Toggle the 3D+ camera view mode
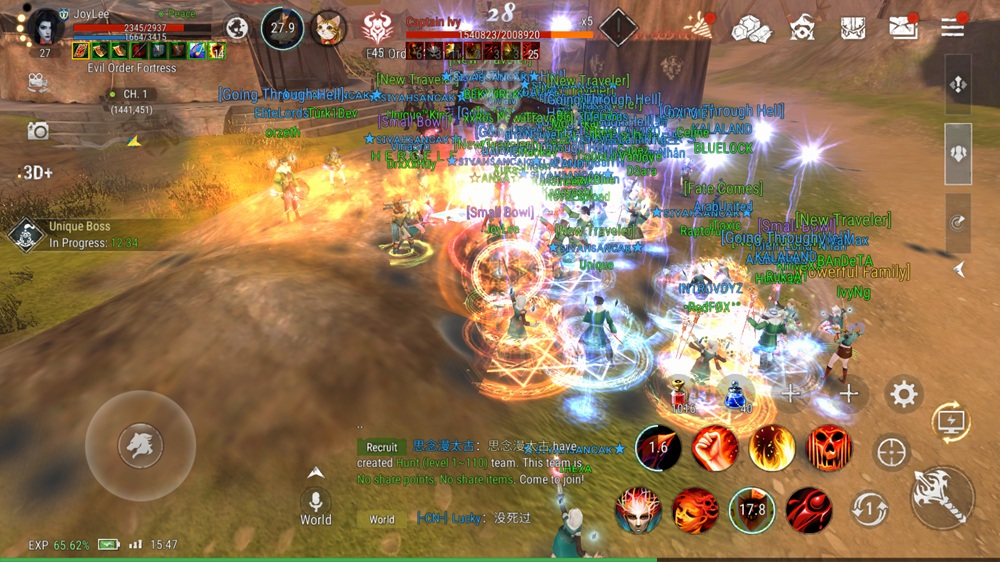Screen dimensions: 1000x562 [36, 173]
